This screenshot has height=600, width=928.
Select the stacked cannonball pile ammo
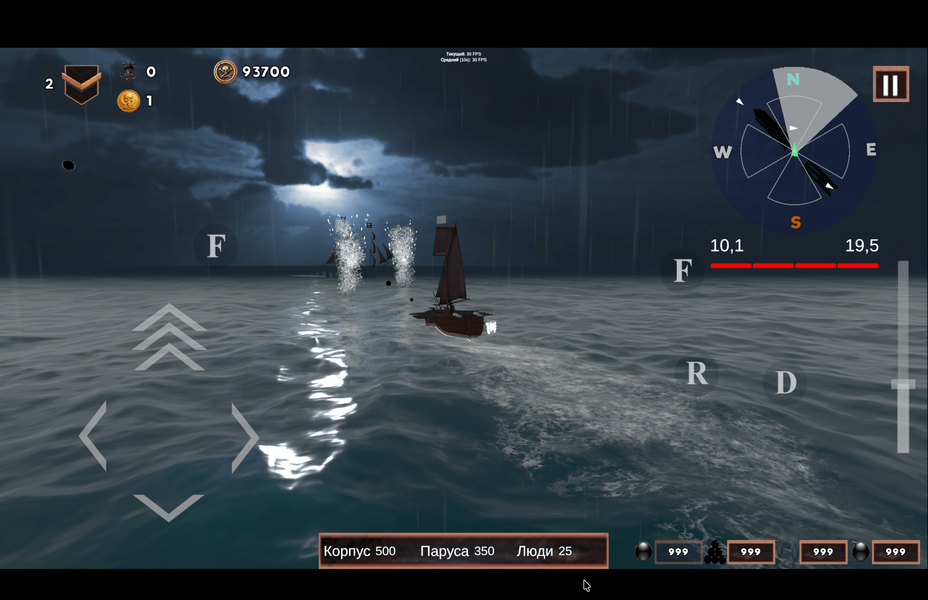(714, 552)
